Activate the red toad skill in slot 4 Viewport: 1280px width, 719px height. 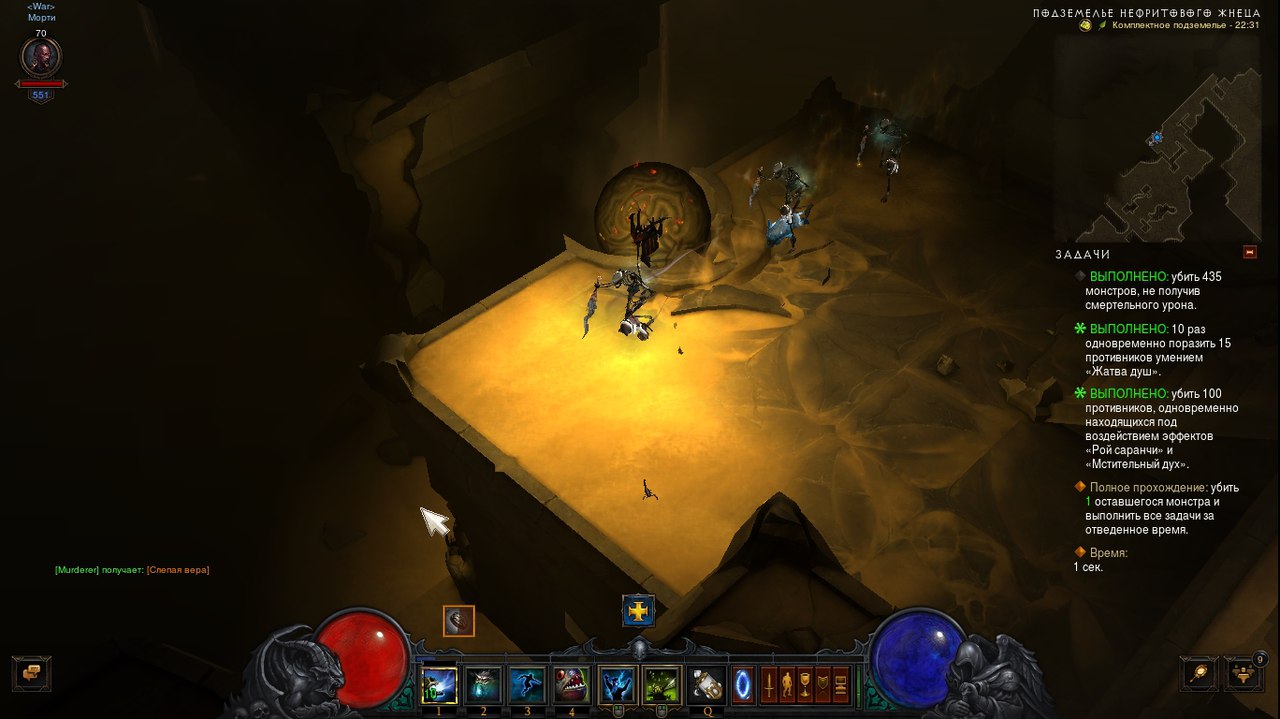pos(572,685)
